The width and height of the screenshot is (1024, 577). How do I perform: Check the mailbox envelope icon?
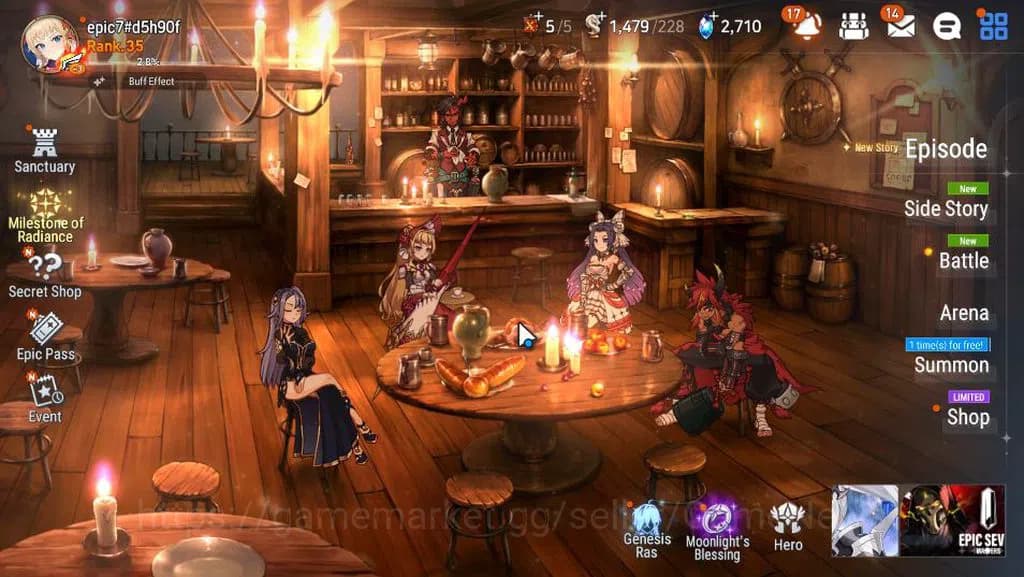point(900,26)
